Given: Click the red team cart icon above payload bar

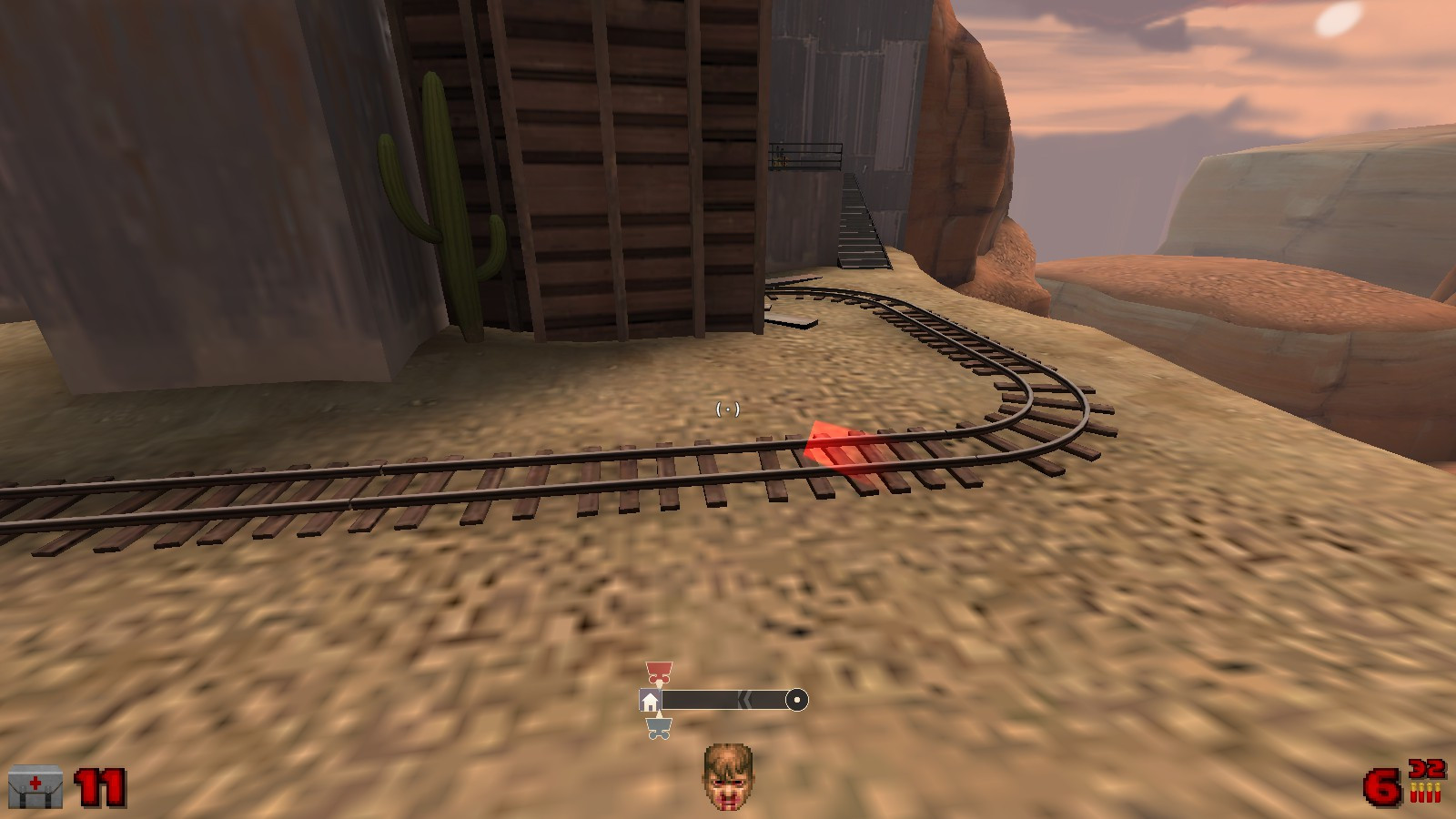Looking at the screenshot, I should [x=659, y=672].
